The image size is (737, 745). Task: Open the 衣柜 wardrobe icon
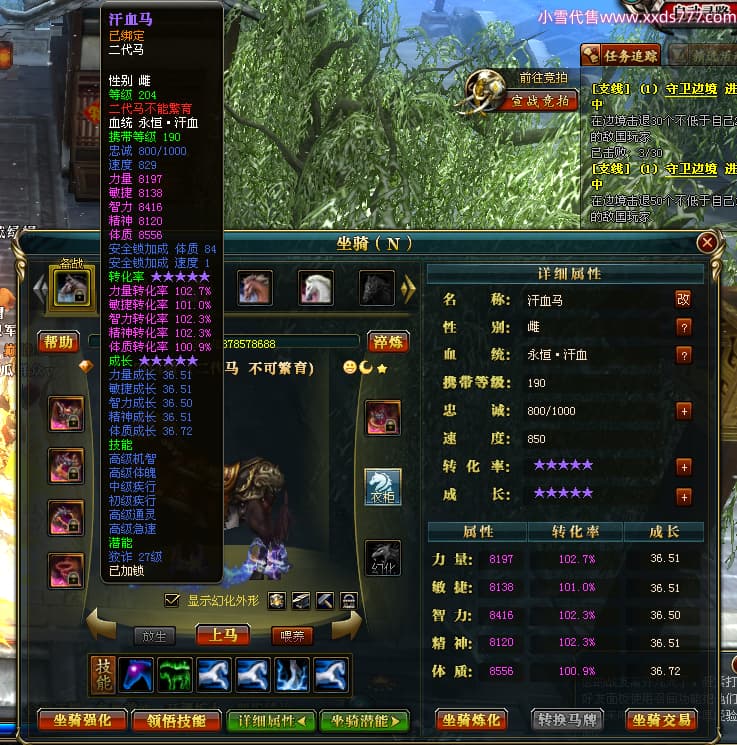[383, 487]
